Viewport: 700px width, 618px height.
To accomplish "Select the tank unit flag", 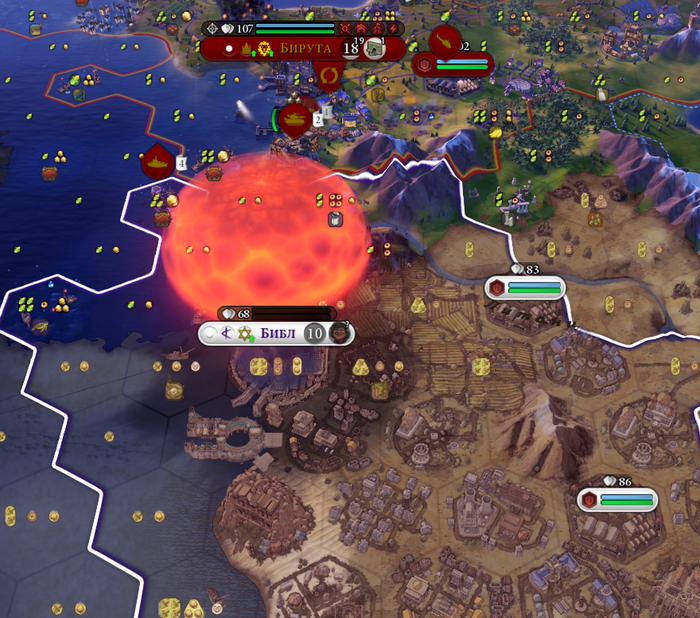I will [298, 118].
